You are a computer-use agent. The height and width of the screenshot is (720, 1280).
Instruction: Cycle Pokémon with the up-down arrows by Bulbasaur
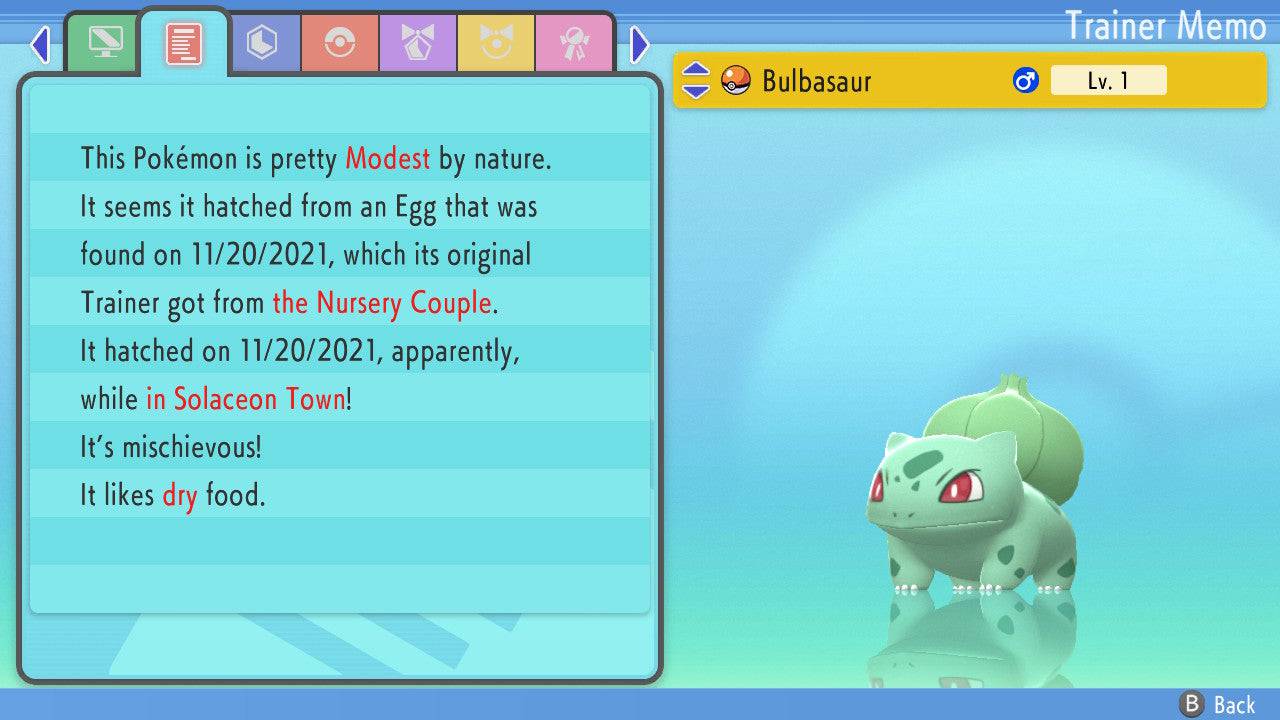[696, 80]
